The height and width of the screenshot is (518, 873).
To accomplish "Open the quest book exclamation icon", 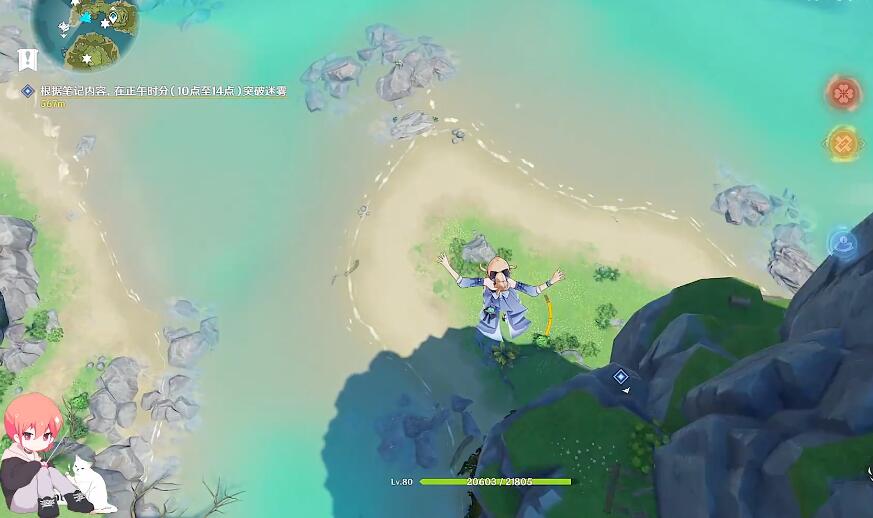I will click(28, 58).
